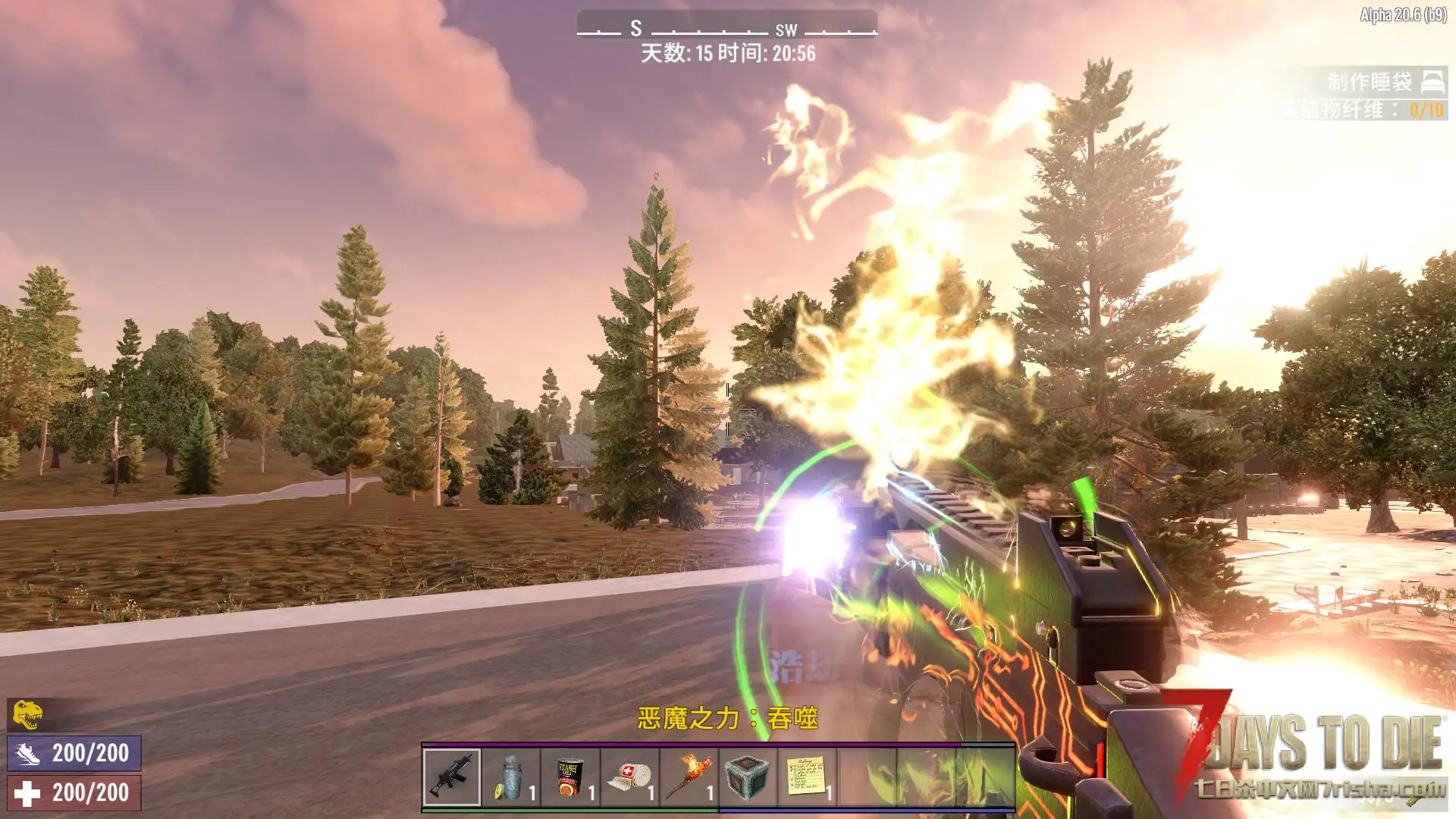Choose the canned chili in the hotbar
This screenshot has width=1456, height=819.
(x=570, y=777)
